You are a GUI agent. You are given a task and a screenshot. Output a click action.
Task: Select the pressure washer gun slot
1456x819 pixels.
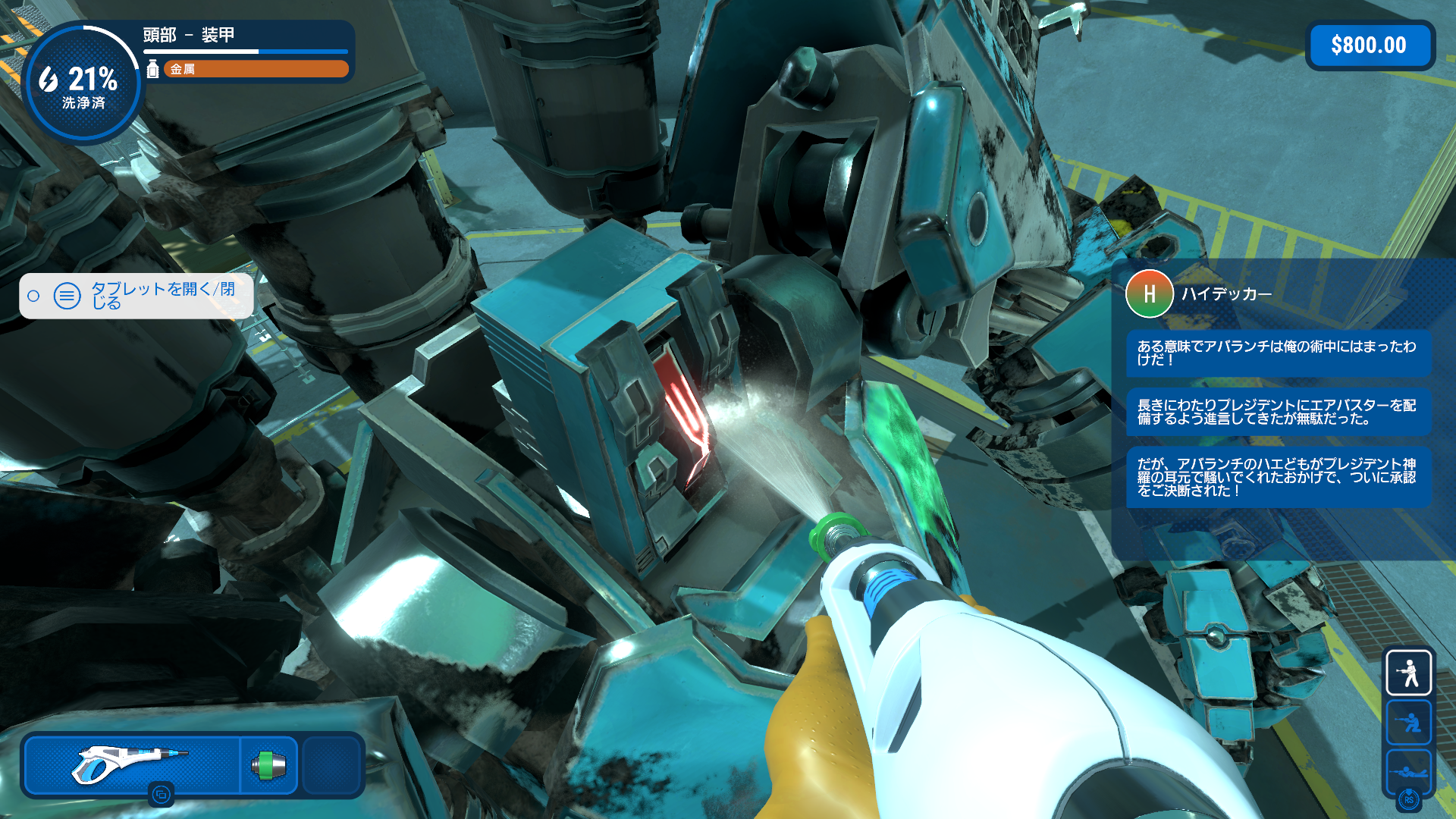133,764
